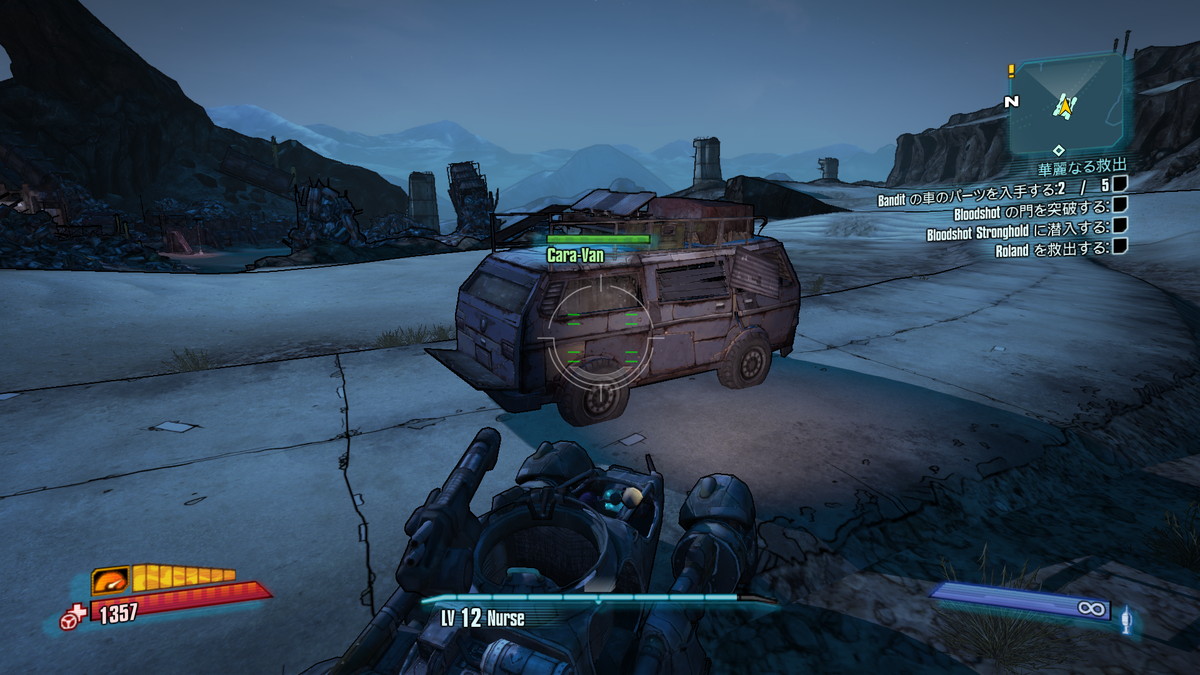The image size is (1200, 675).
Task: Click the Bandit car parts objective checkbox
Action: click(1120, 183)
